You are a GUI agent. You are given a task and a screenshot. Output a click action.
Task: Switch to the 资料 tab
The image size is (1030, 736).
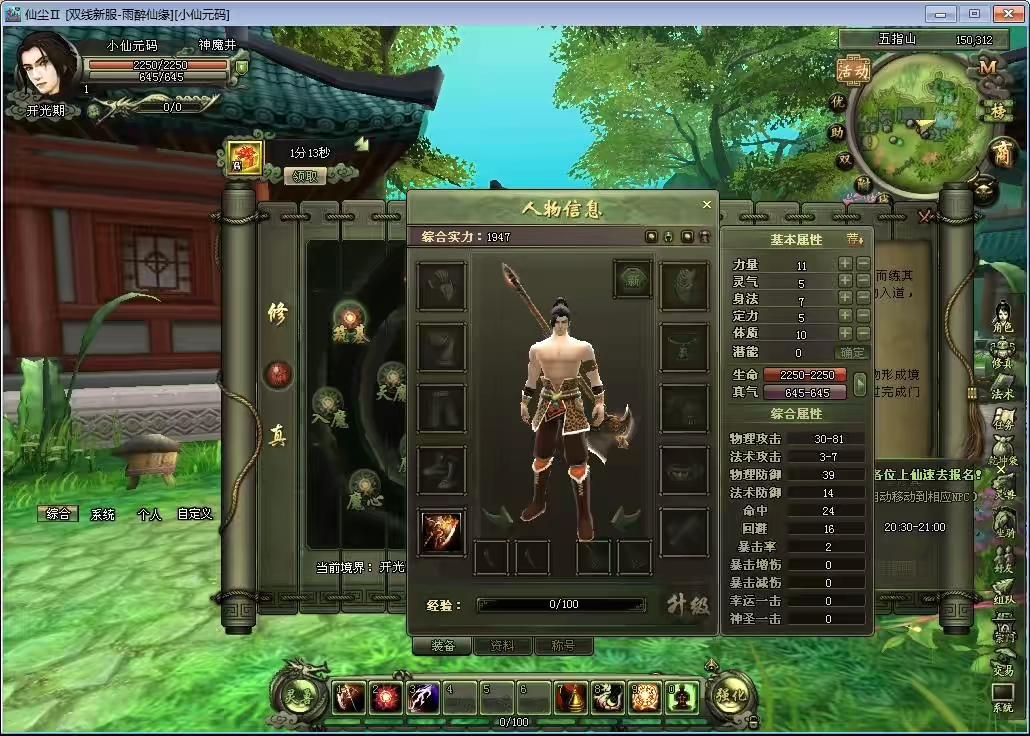coord(502,646)
